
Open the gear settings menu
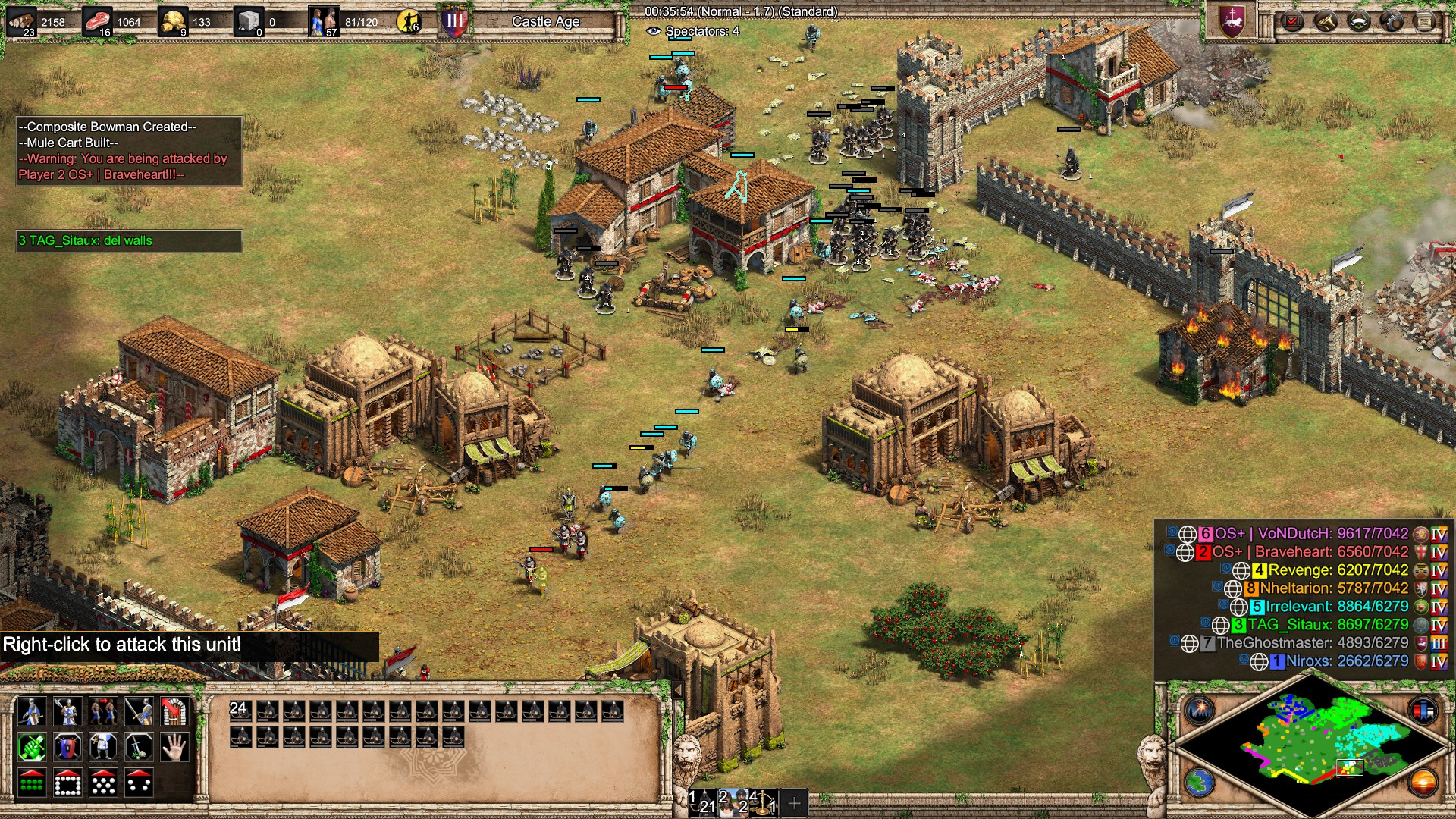click(x=1392, y=21)
